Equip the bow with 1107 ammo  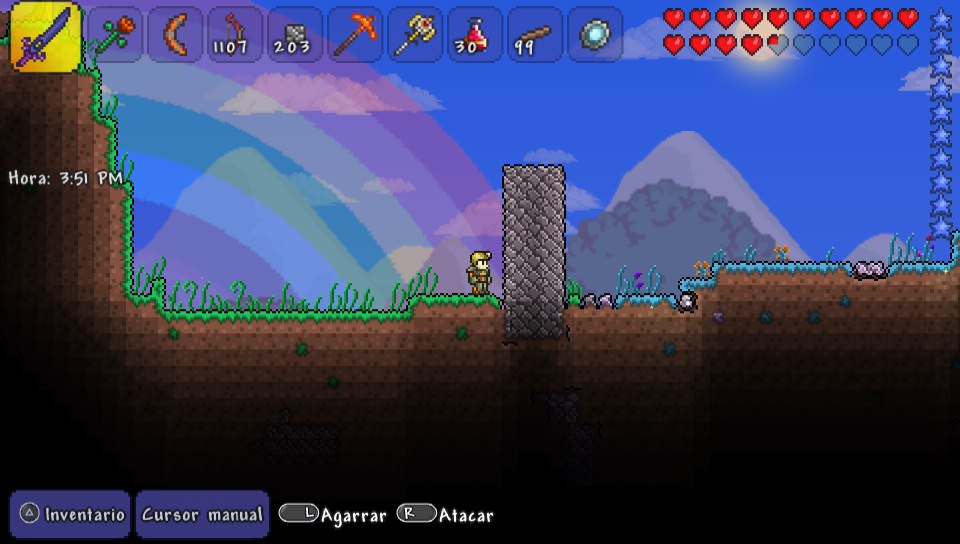click(235, 35)
